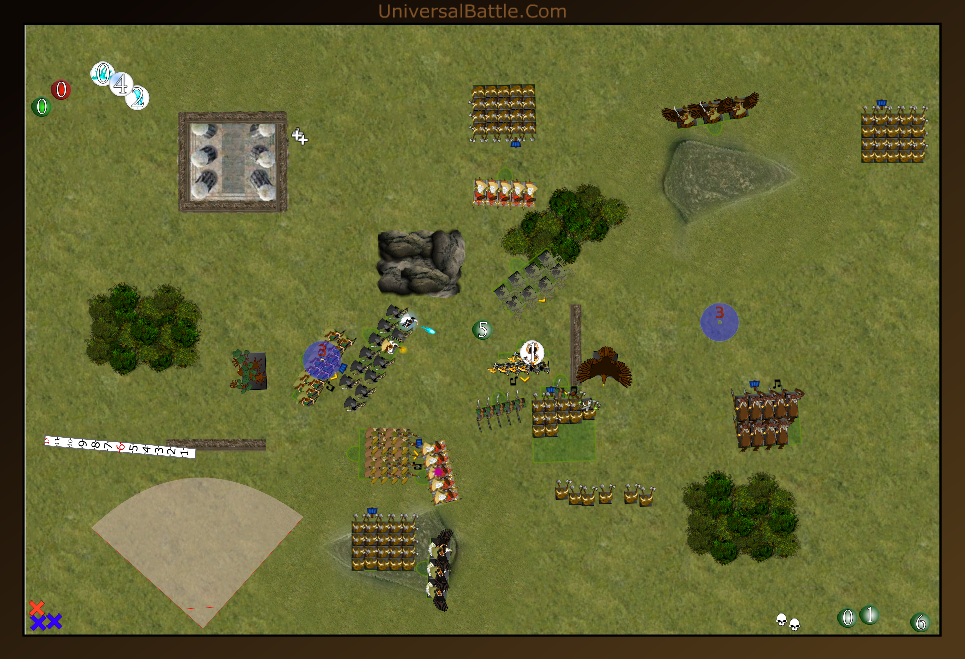The image size is (965, 659).
Task: Select the red 0 counter
Action: pyautogui.click(x=61, y=90)
